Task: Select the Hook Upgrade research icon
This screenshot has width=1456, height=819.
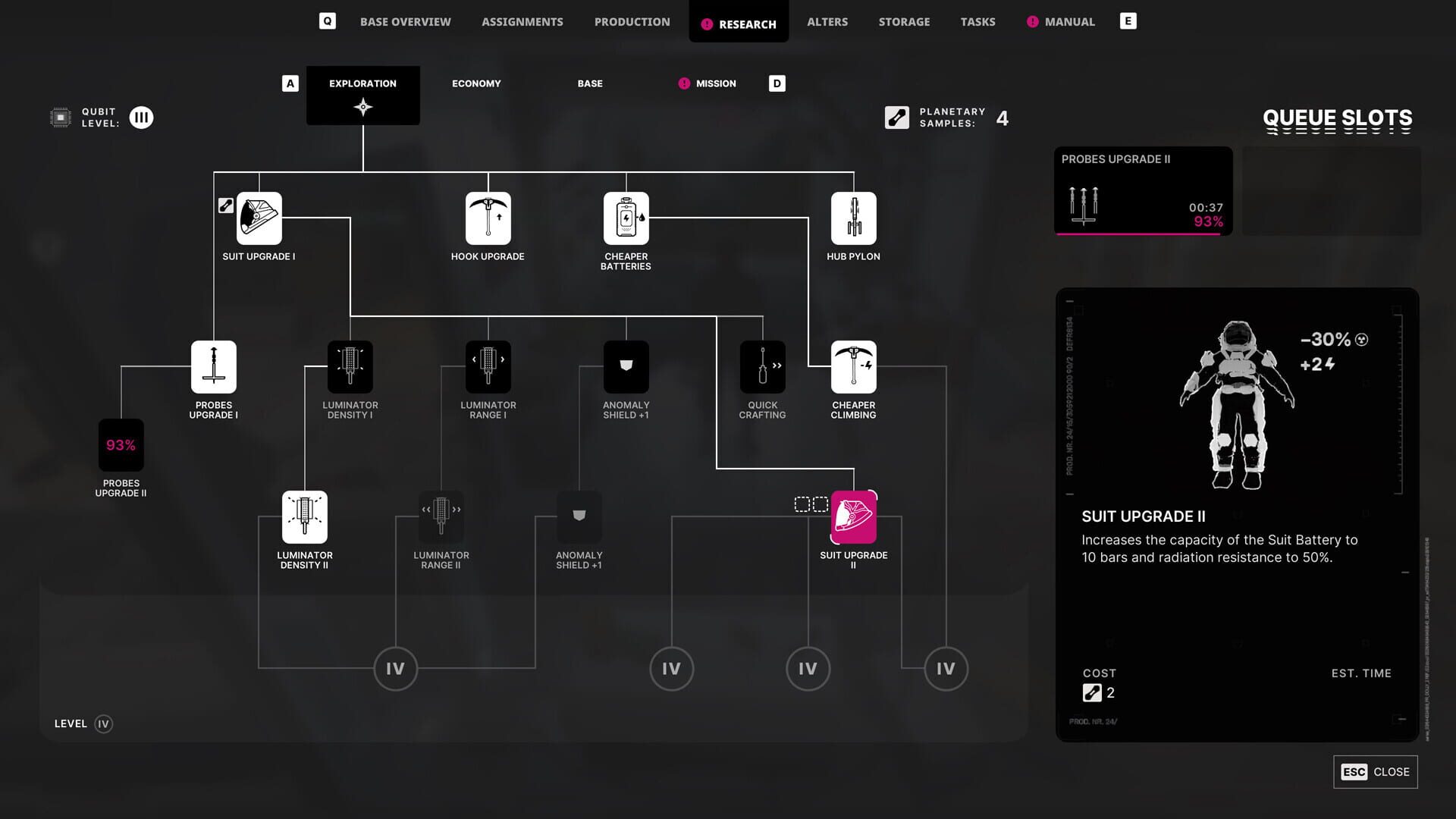Action: click(488, 218)
